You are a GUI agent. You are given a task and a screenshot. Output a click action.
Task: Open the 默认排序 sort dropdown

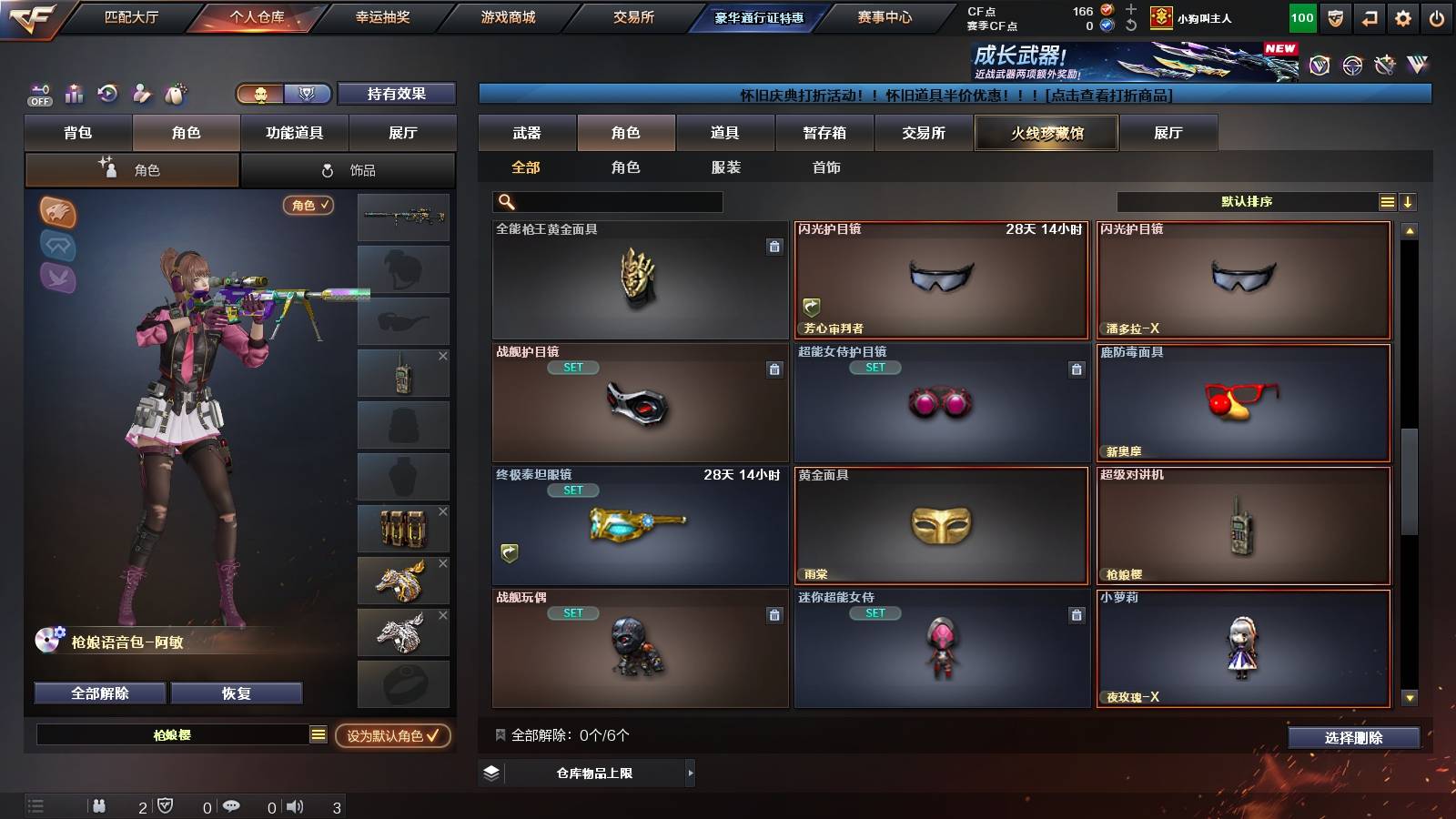point(1247,202)
